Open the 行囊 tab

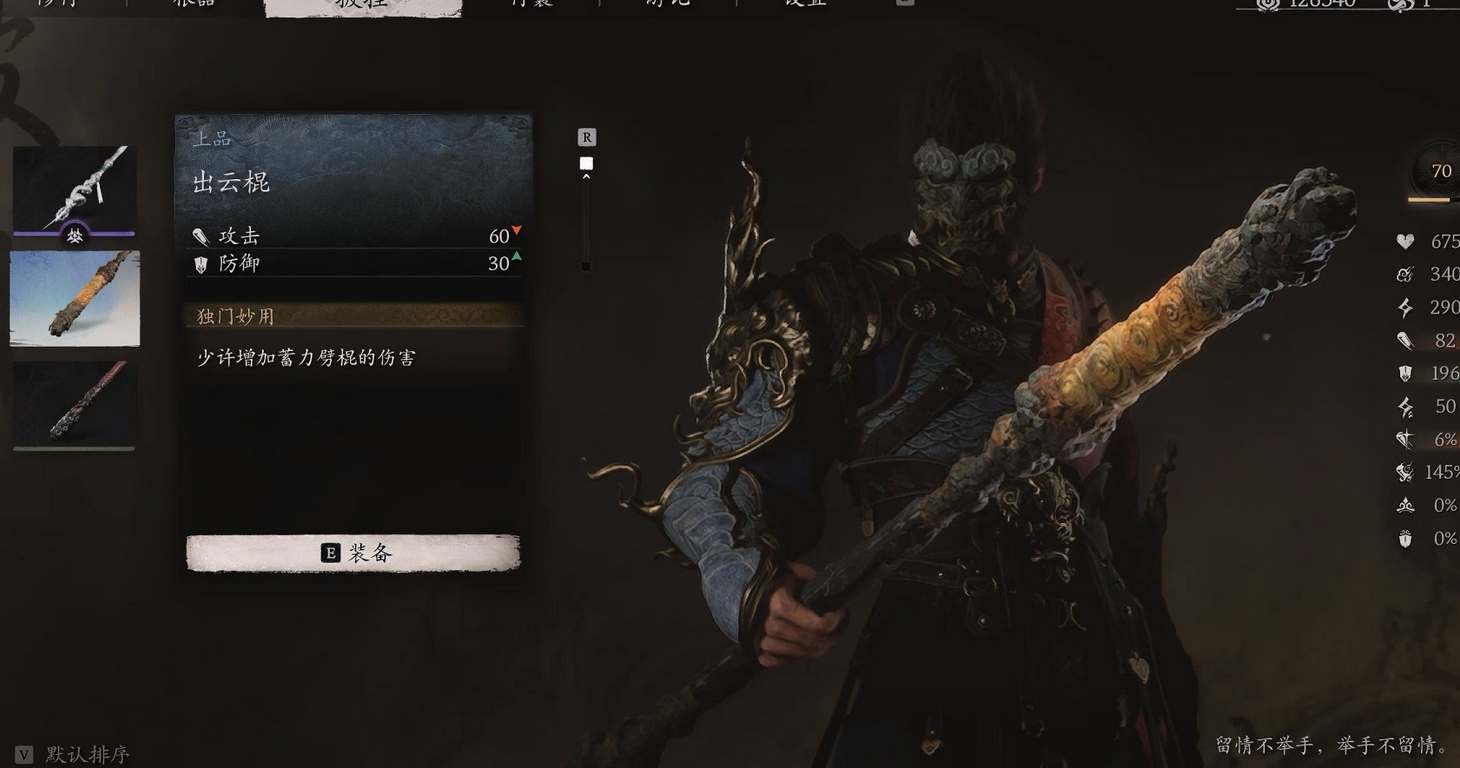pos(530,4)
